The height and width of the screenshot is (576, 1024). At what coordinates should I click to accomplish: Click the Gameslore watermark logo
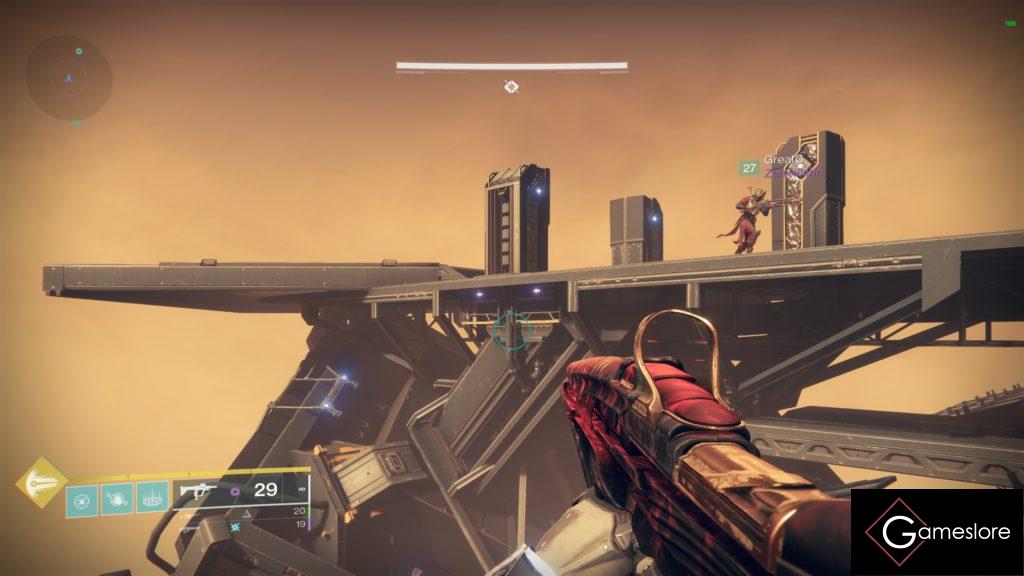tap(937, 532)
